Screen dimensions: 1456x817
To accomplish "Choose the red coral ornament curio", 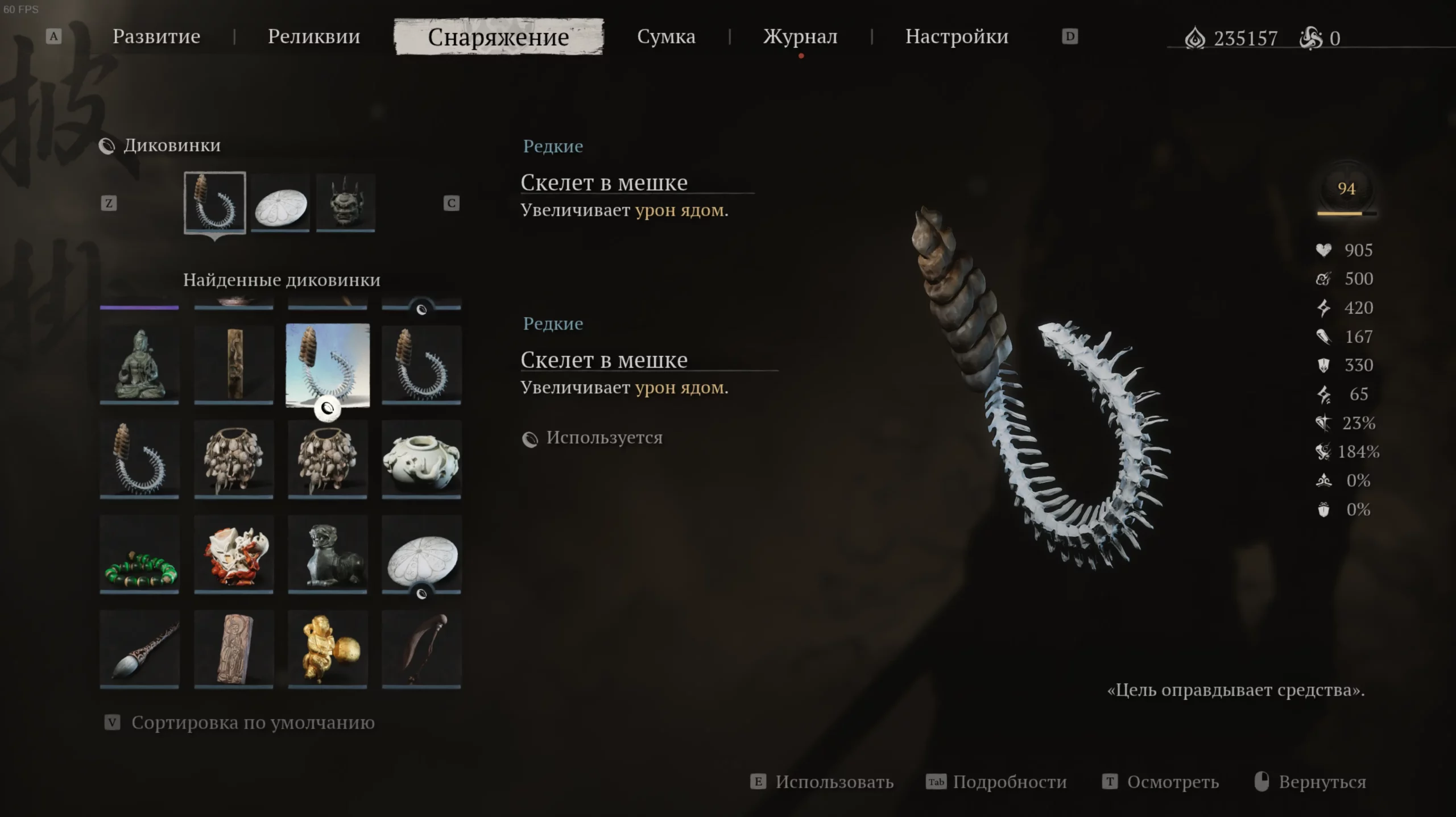I will point(234,554).
